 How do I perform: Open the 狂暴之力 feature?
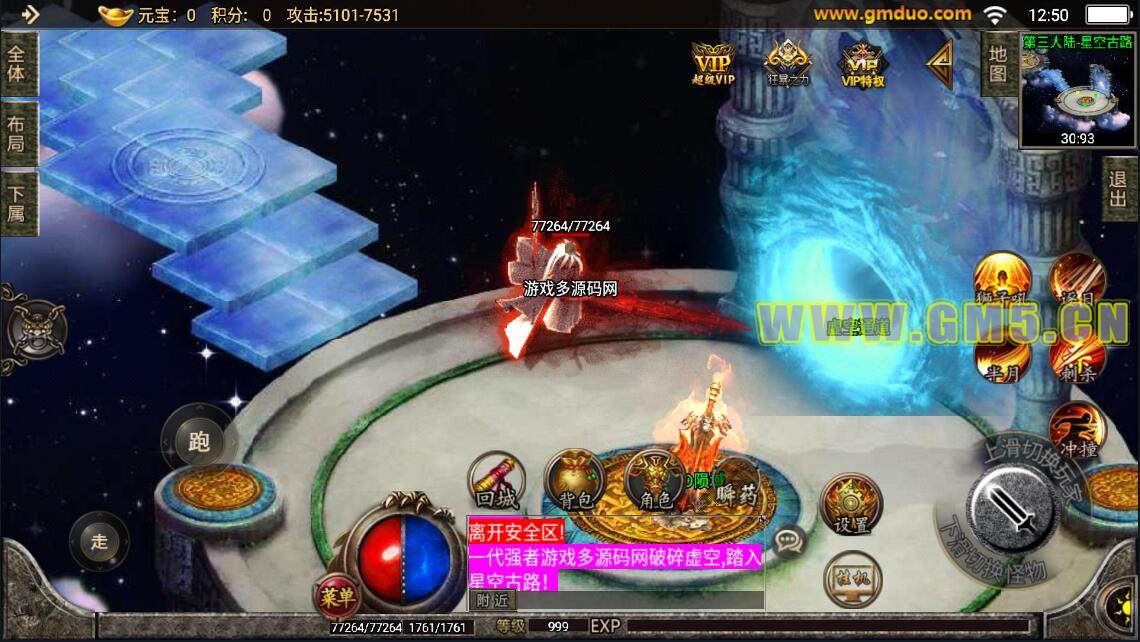(x=788, y=63)
